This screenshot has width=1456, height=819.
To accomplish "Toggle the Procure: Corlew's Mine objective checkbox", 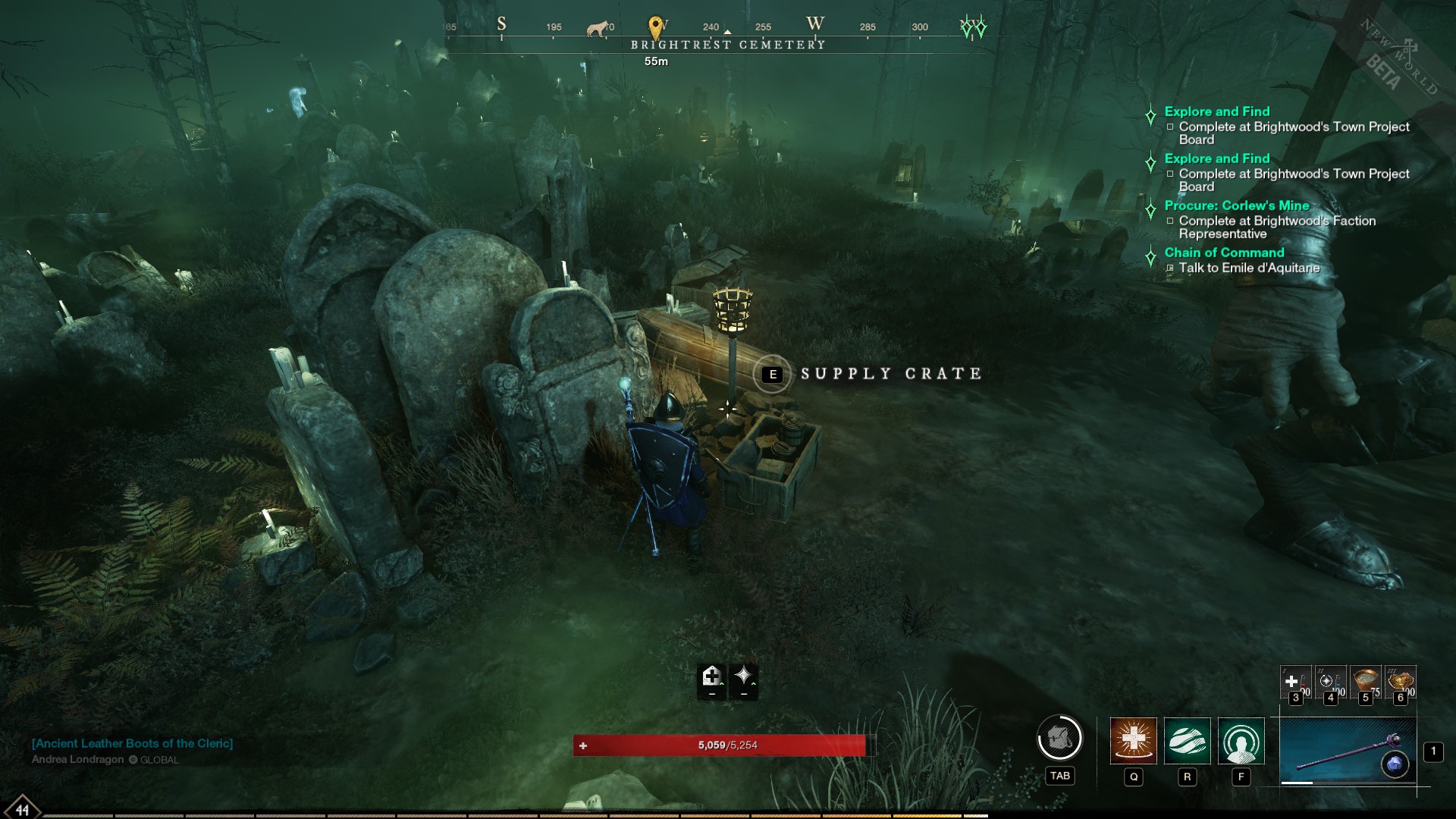I will [1170, 221].
